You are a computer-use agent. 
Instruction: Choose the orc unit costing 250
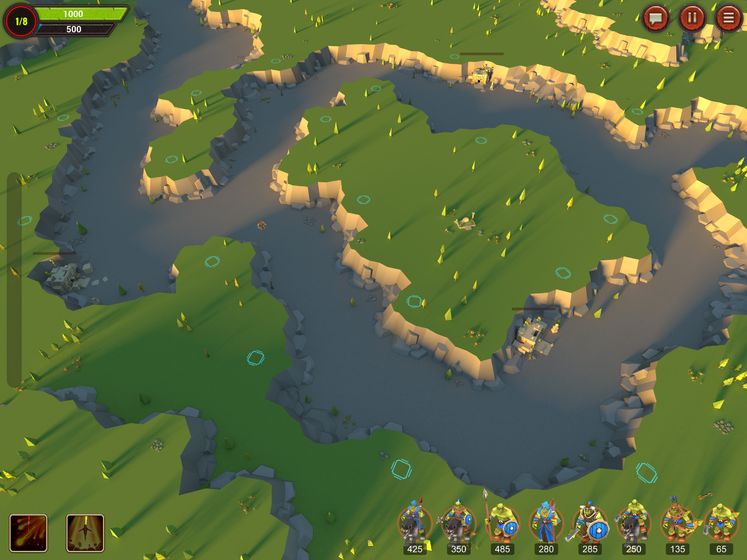pyautogui.click(x=634, y=524)
